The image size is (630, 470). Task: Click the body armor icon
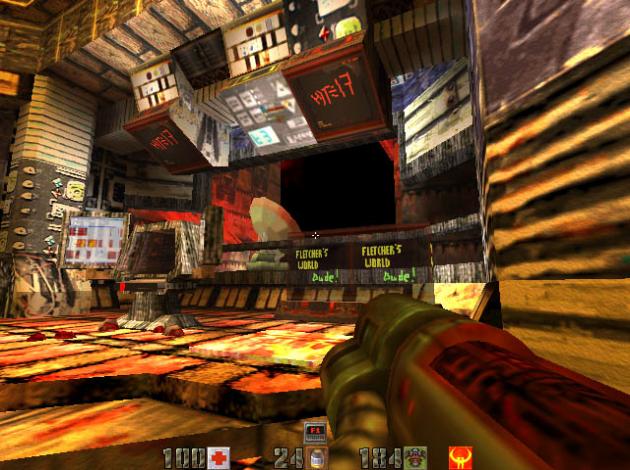coord(415,458)
